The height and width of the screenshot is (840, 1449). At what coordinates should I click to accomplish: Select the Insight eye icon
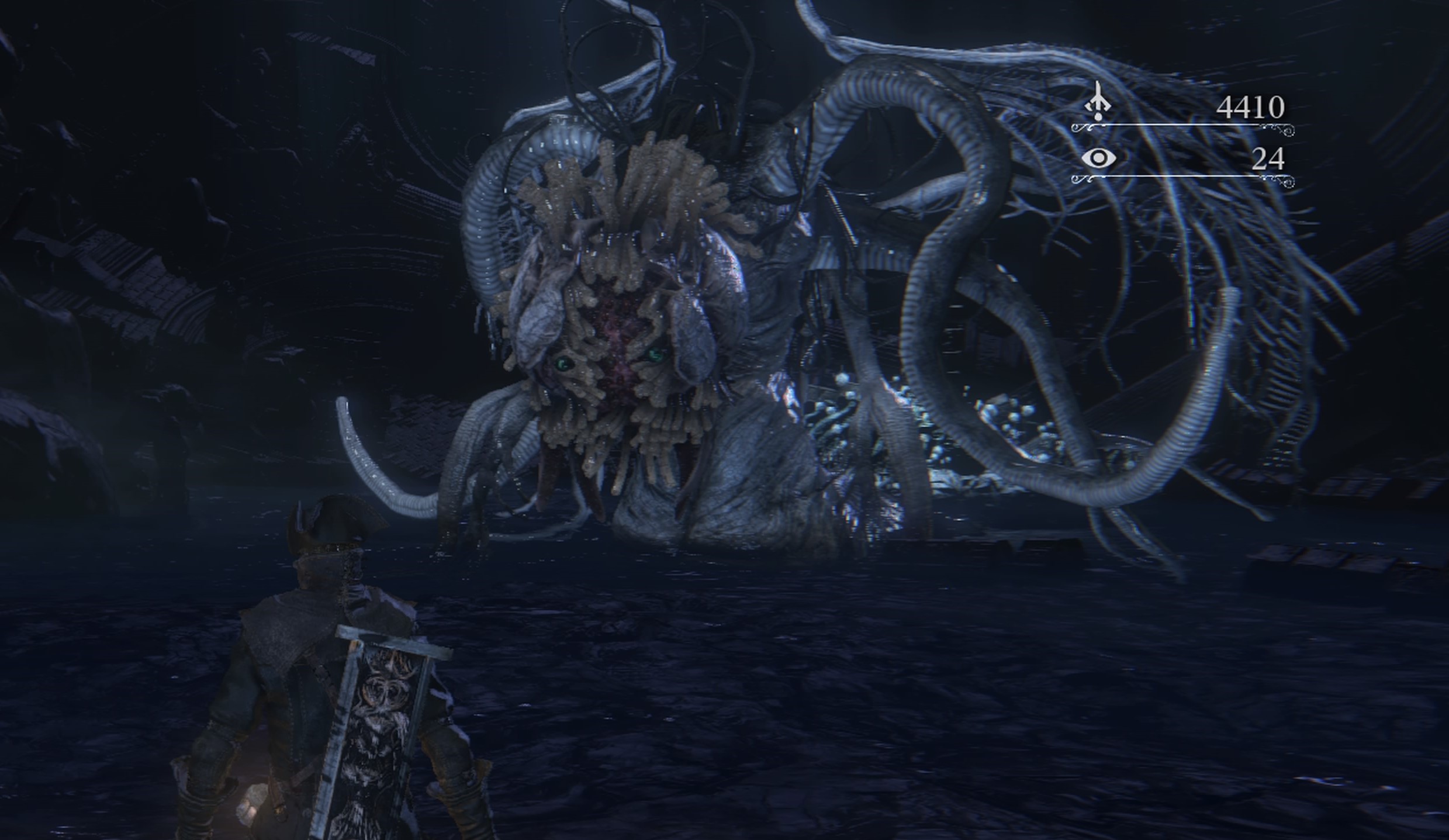[1098, 158]
